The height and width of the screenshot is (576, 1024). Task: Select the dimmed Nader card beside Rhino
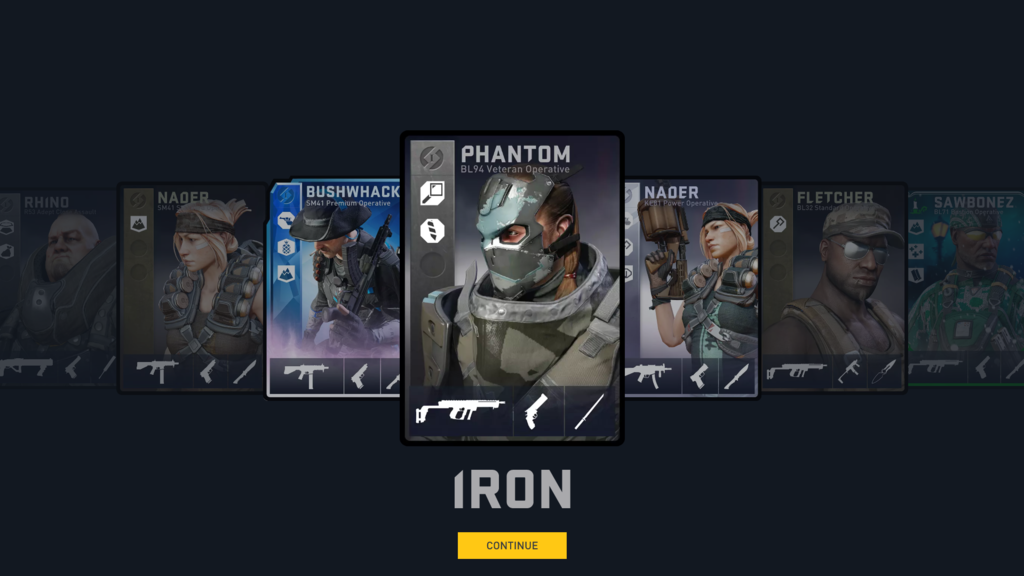(190, 285)
